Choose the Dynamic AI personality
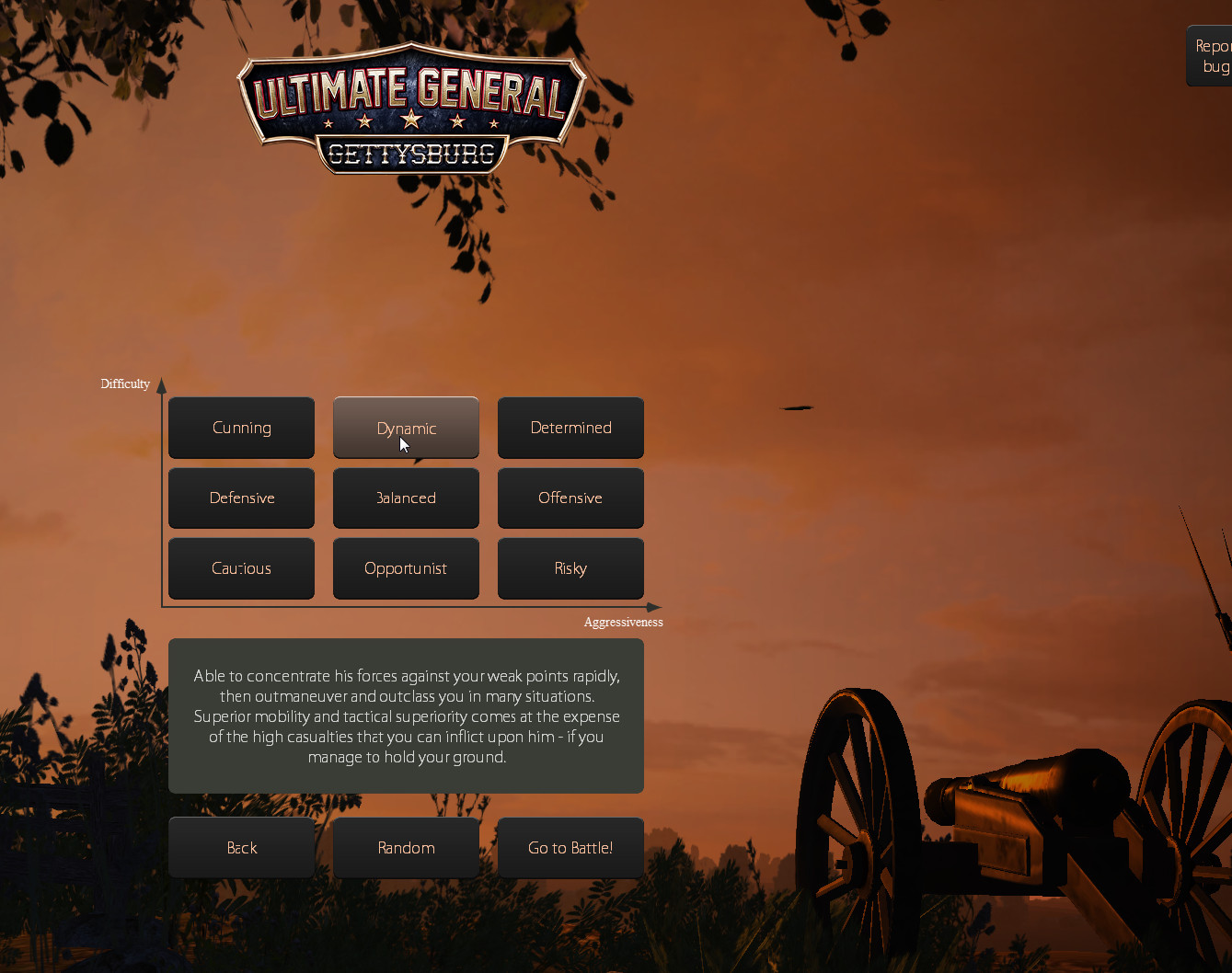The width and height of the screenshot is (1232, 973). (406, 428)
